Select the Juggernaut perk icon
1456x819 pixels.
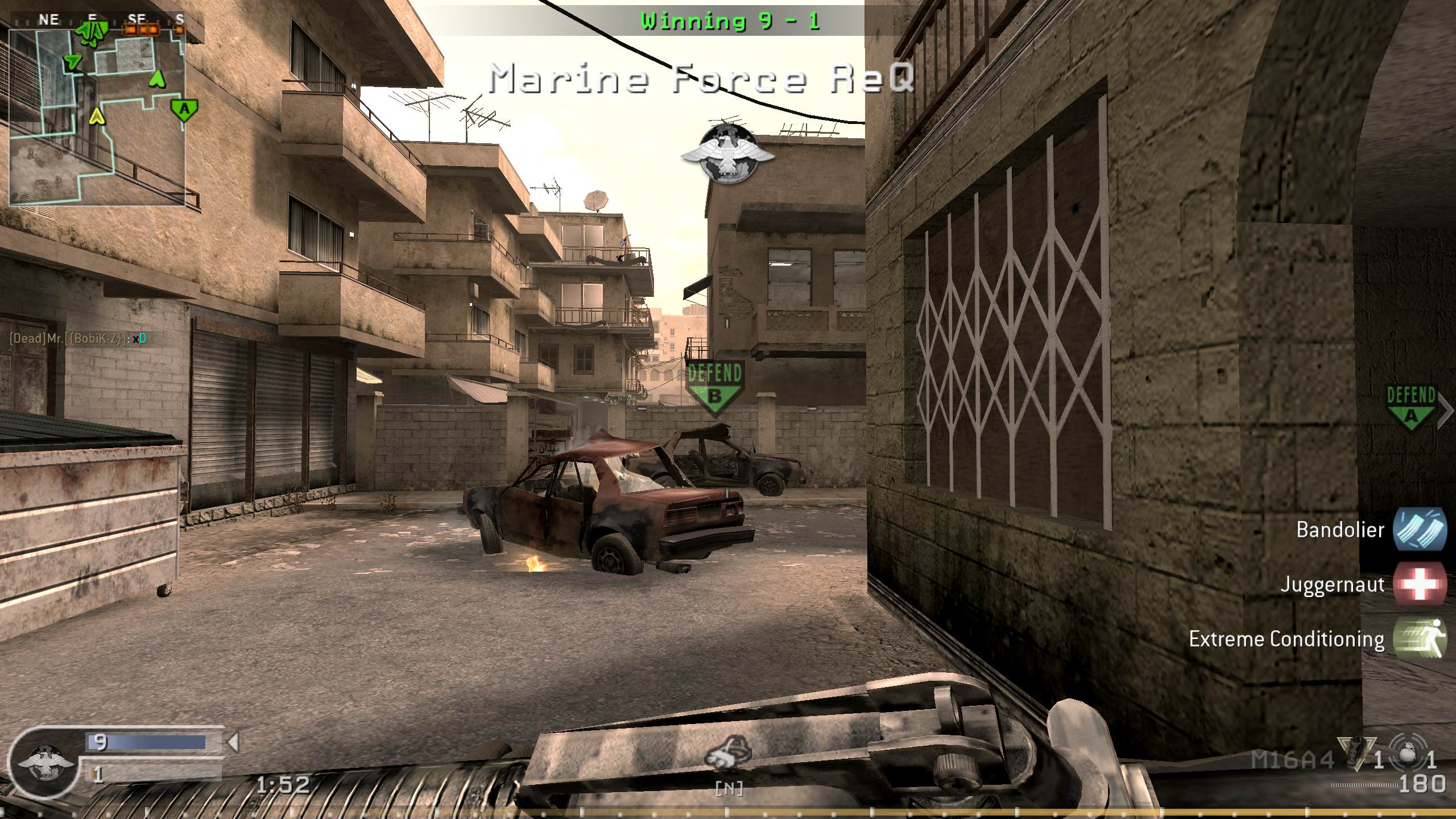coord(1420,585)
